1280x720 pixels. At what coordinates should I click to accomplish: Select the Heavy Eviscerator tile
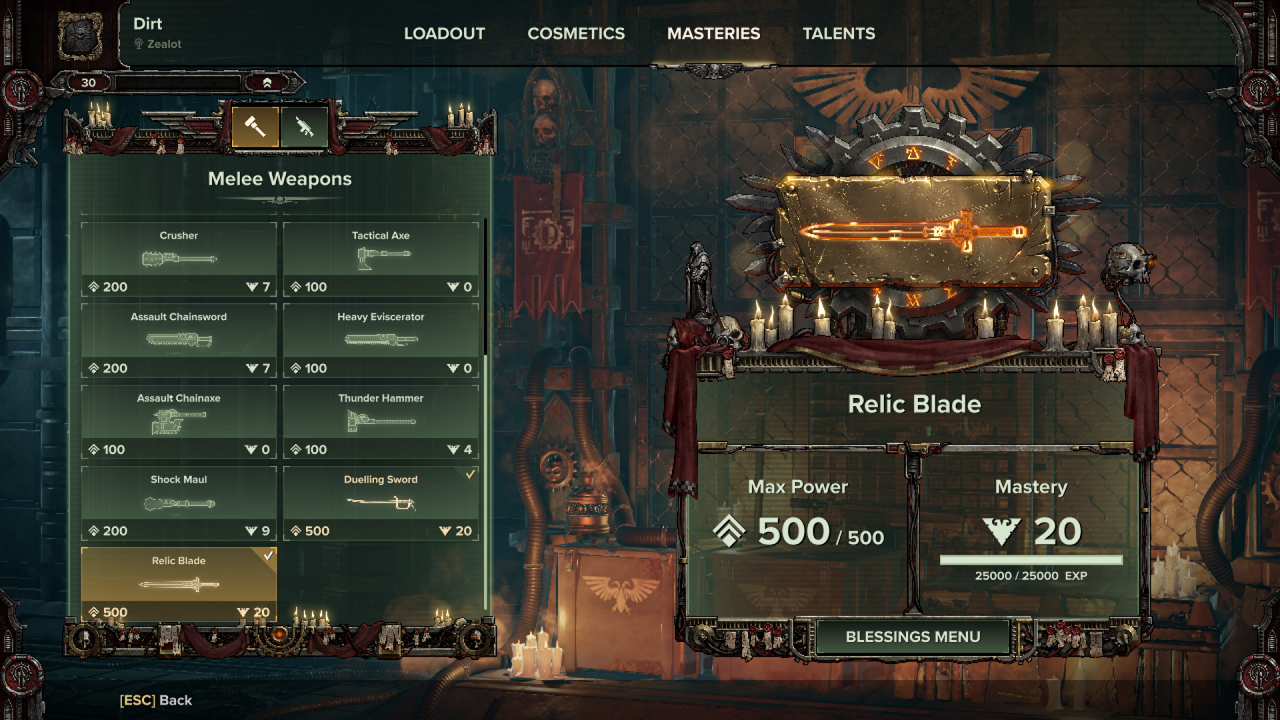[x=381, y=340]
